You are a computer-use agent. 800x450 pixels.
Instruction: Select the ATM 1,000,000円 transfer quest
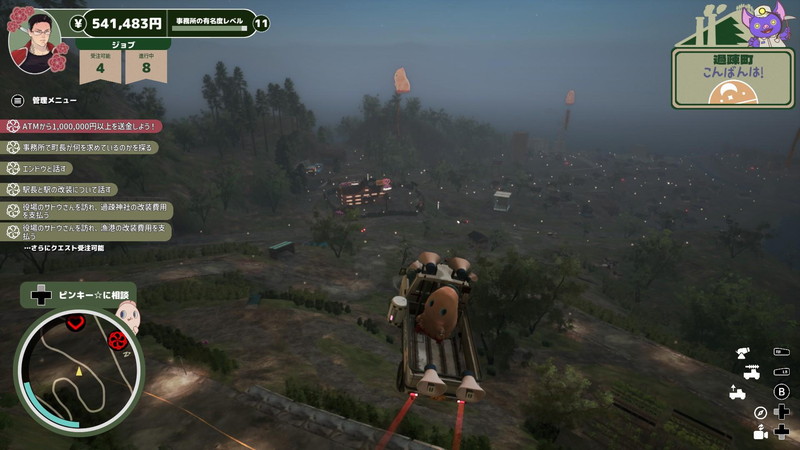tap(85, 126)
